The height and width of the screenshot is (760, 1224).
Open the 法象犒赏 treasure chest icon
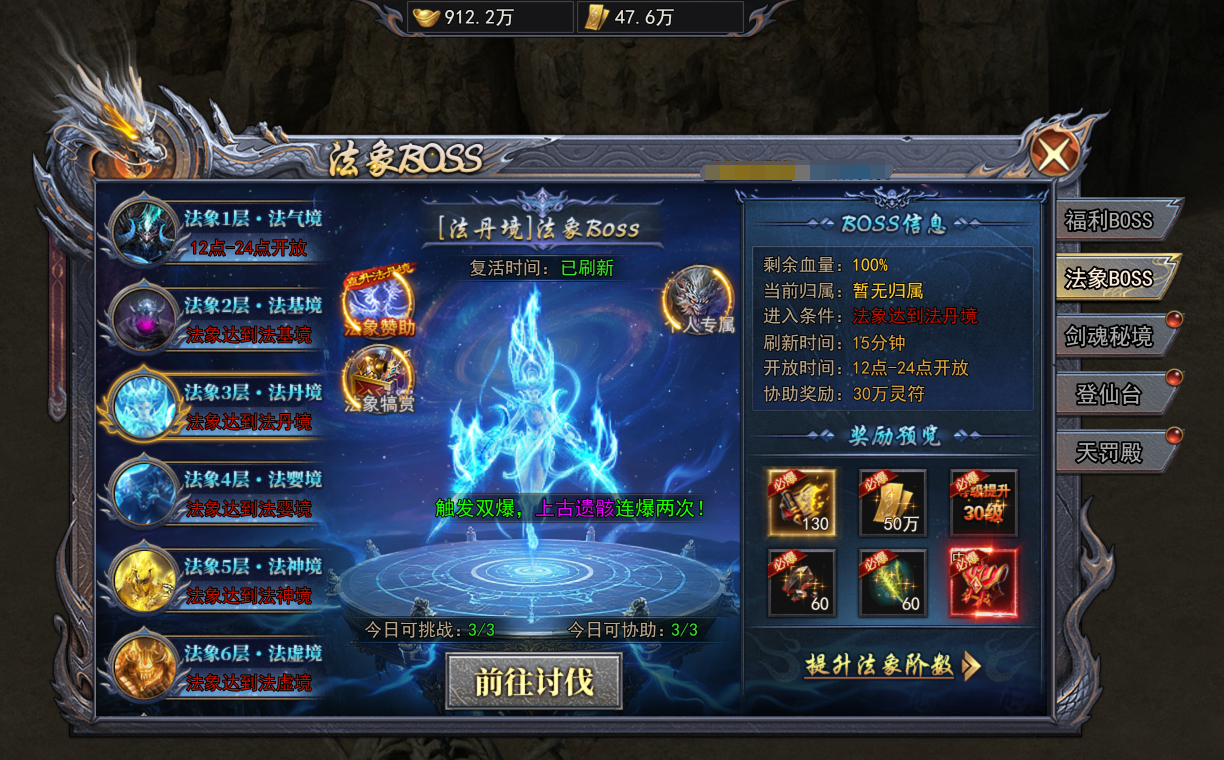pyautogui.click(x=379, y=380)
